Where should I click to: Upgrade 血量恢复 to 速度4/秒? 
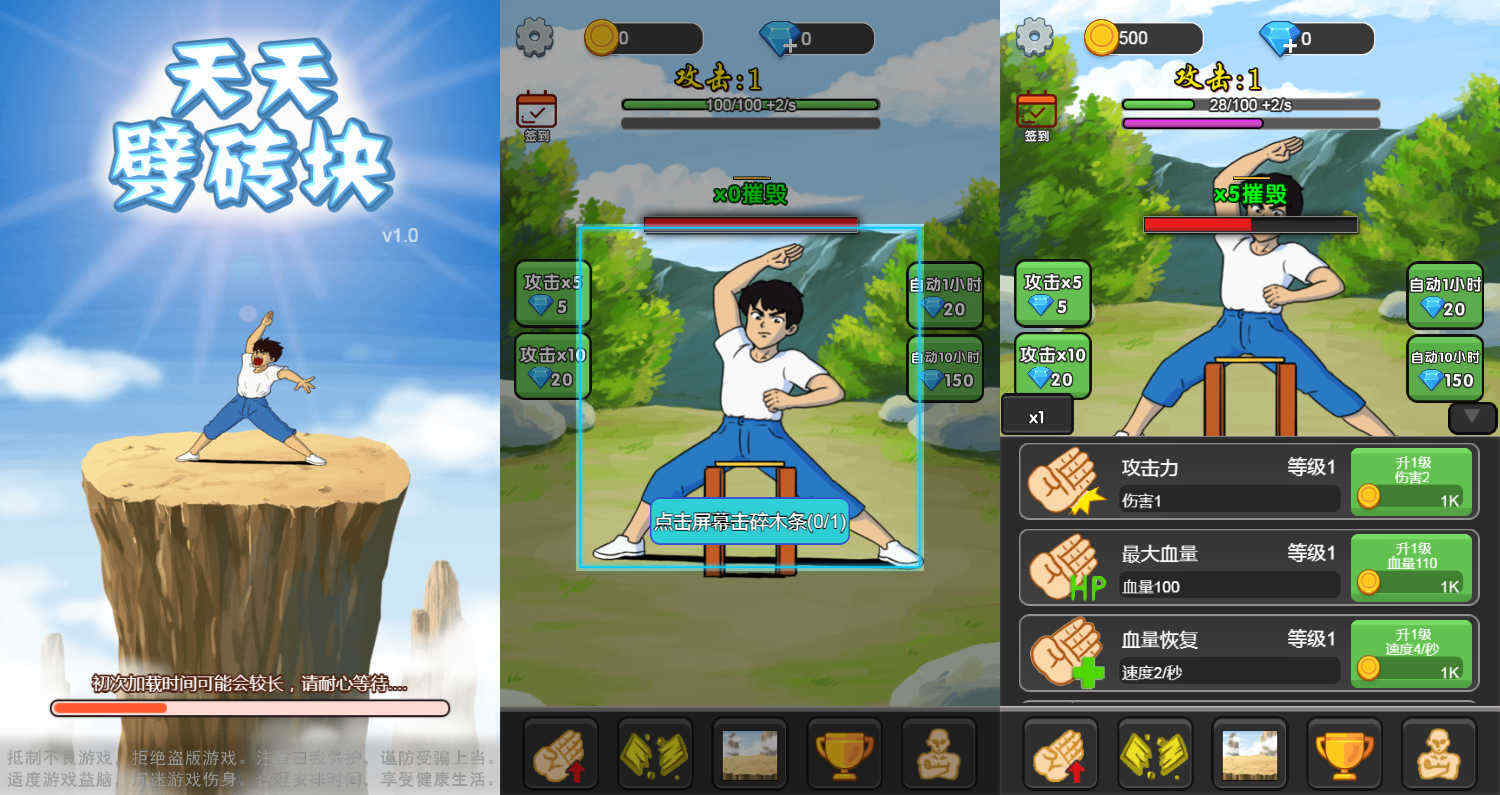pyautogui.click(x=1412, y=654)
